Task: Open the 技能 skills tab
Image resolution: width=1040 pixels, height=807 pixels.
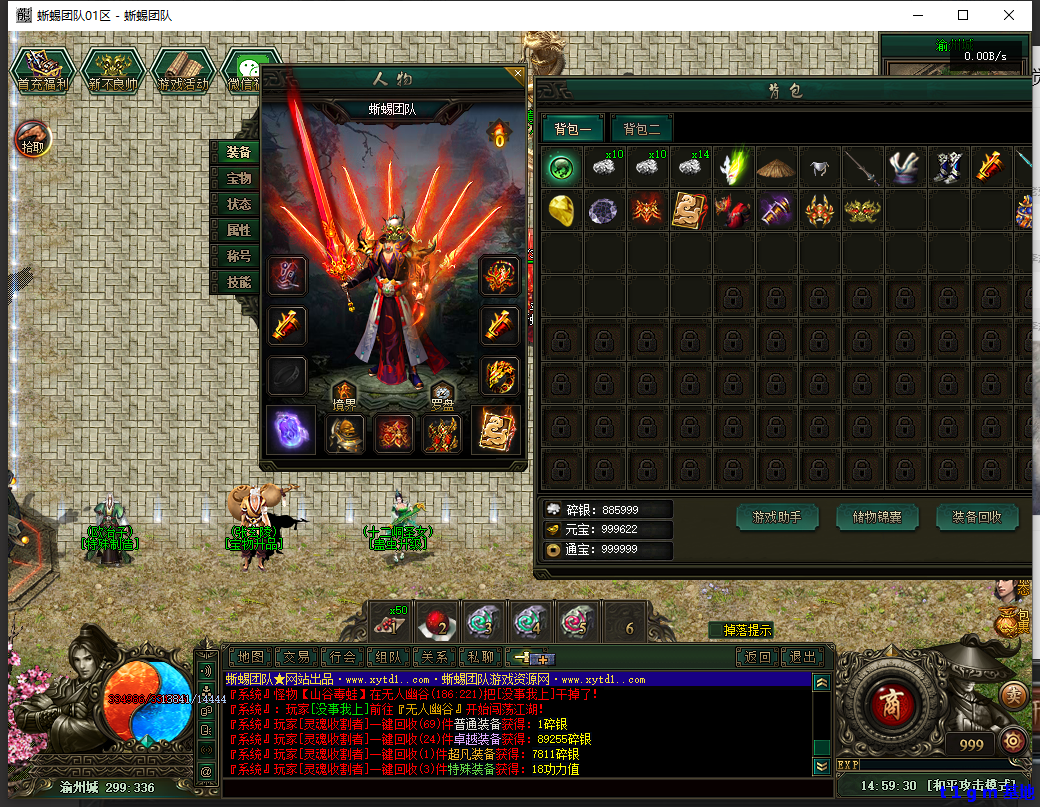Action: (238, 282)
